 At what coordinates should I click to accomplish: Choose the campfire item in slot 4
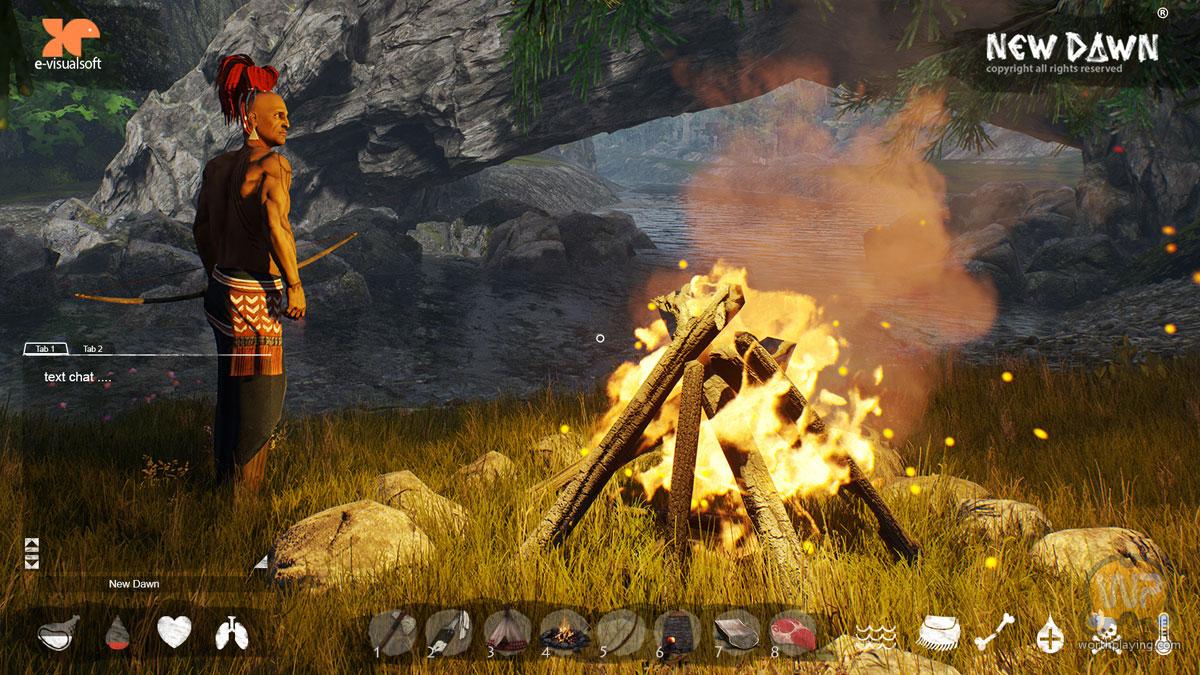[564, 632]
